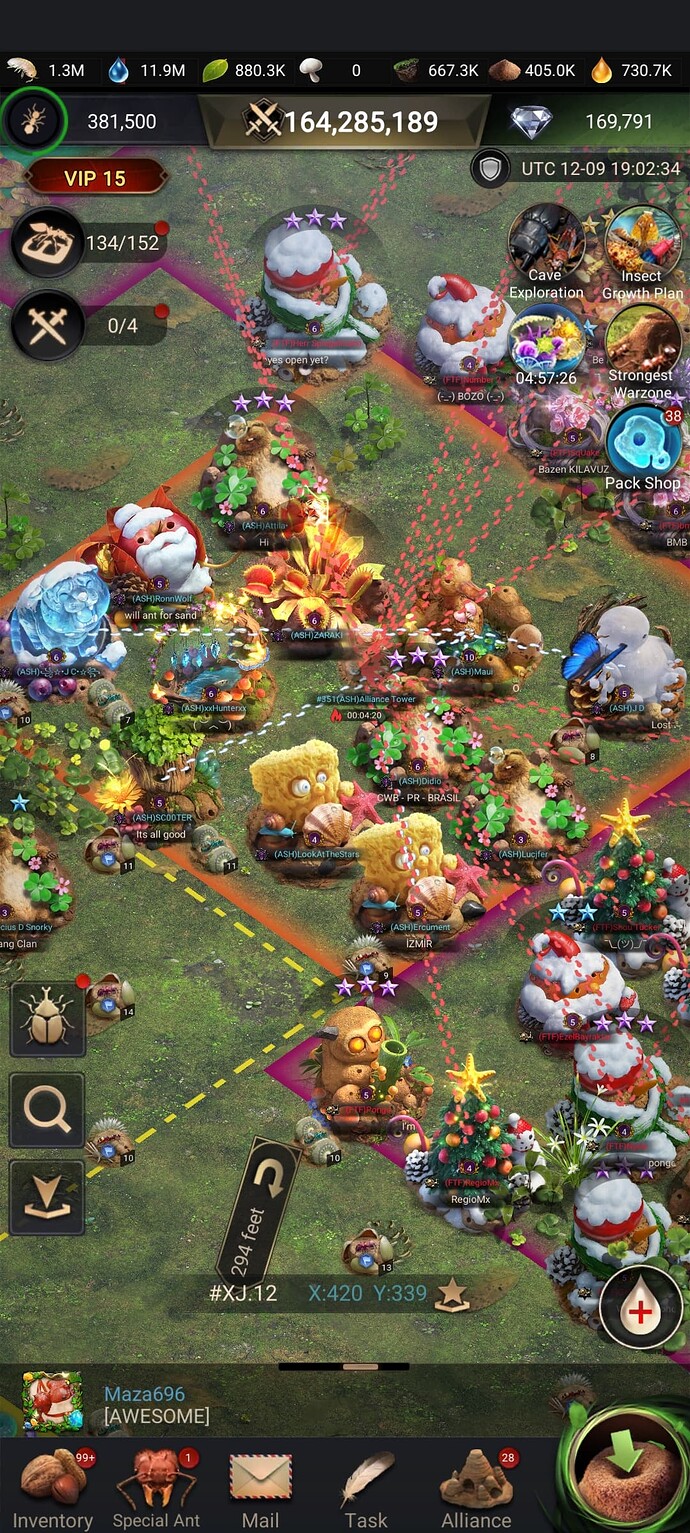Tap the VIP 15 badge
This screenshot has height=1533, width=690.
pyautogui.click(x=95, y=178)
